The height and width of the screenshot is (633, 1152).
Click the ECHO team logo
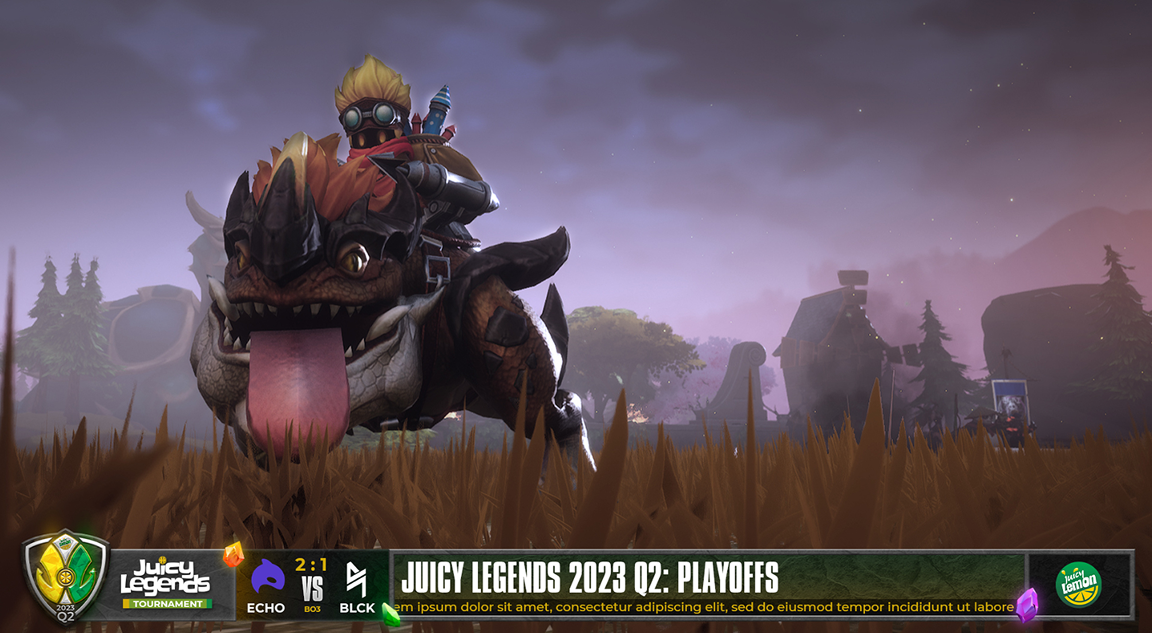[x=267, y=578]
